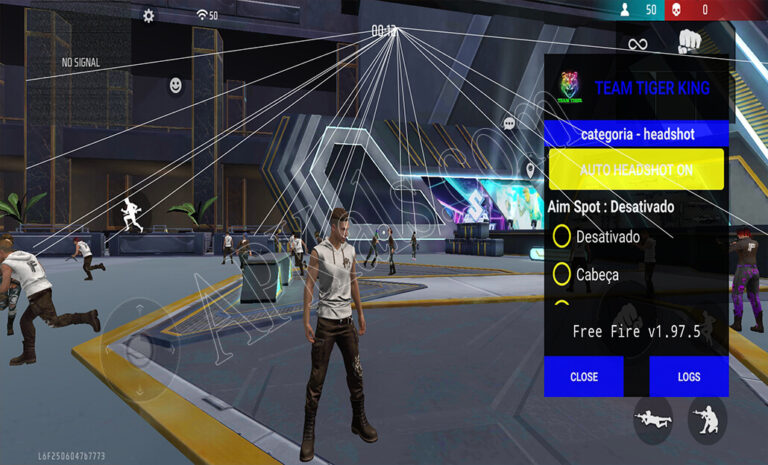Image resolution: width=768 pixels, height=465 pixels.
Task: Open the LOGS button
Action: (688, 377)
